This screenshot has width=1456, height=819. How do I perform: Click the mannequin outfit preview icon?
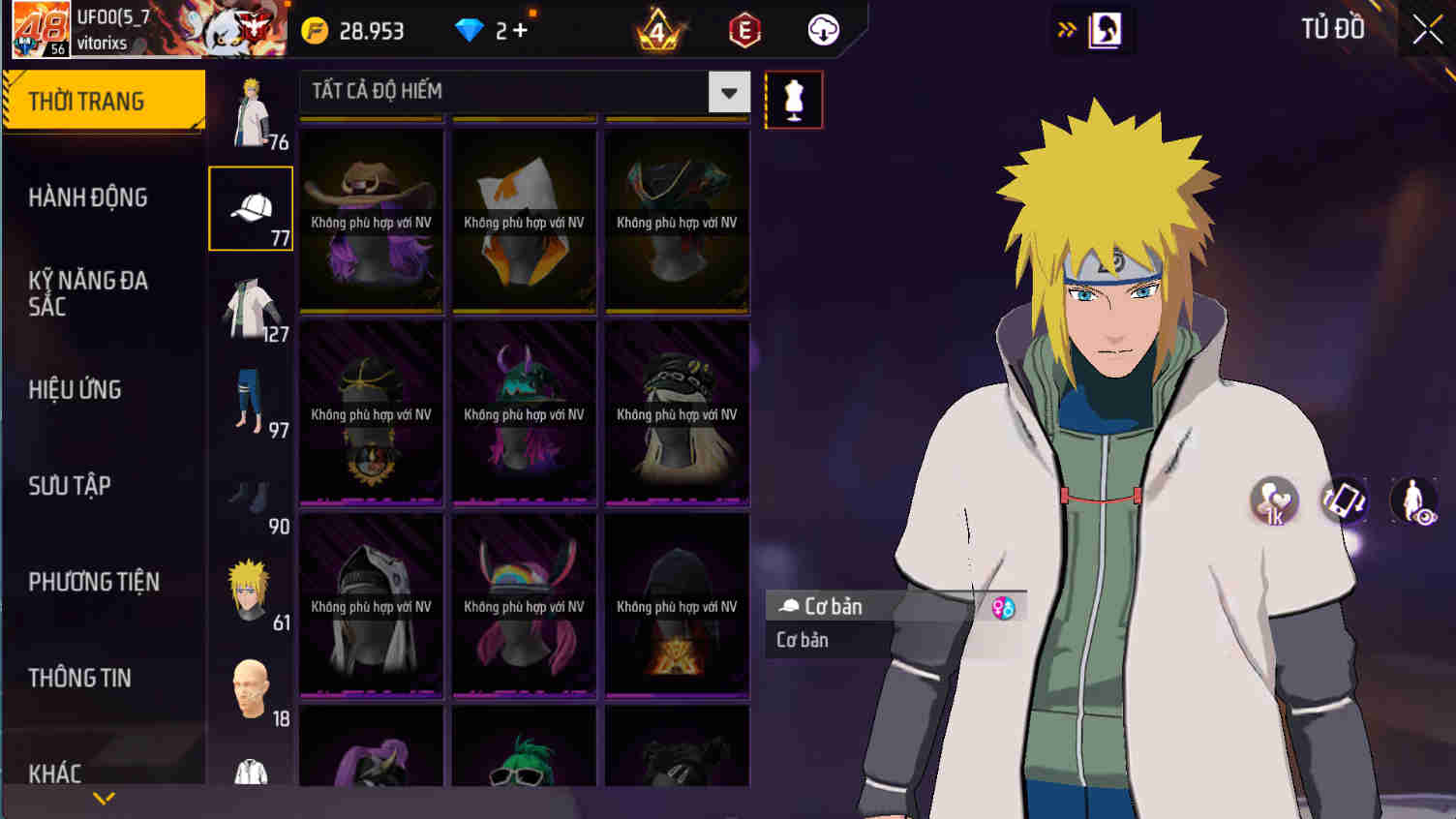tap(793, 99)
